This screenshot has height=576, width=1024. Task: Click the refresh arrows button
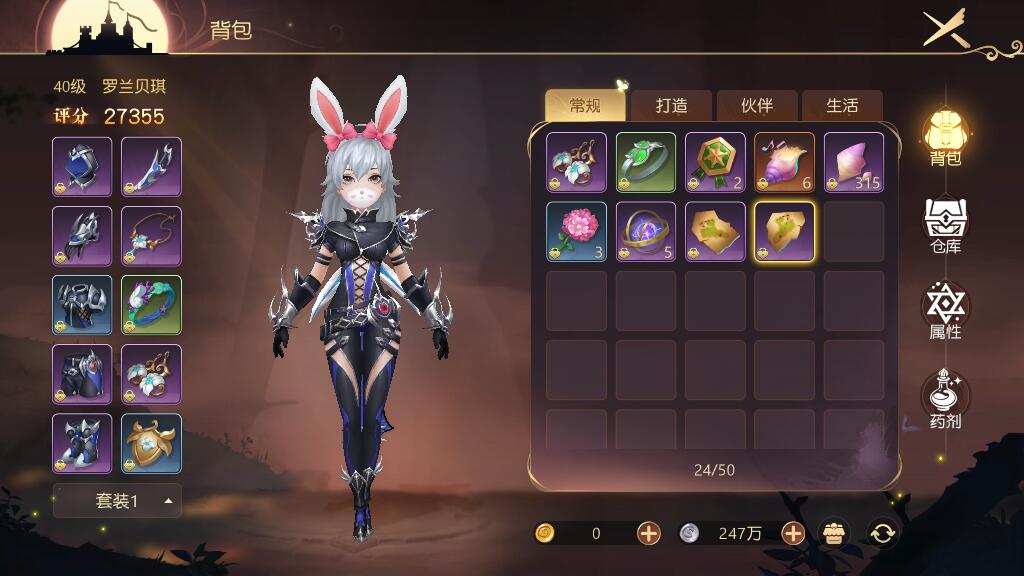[882, 533]
